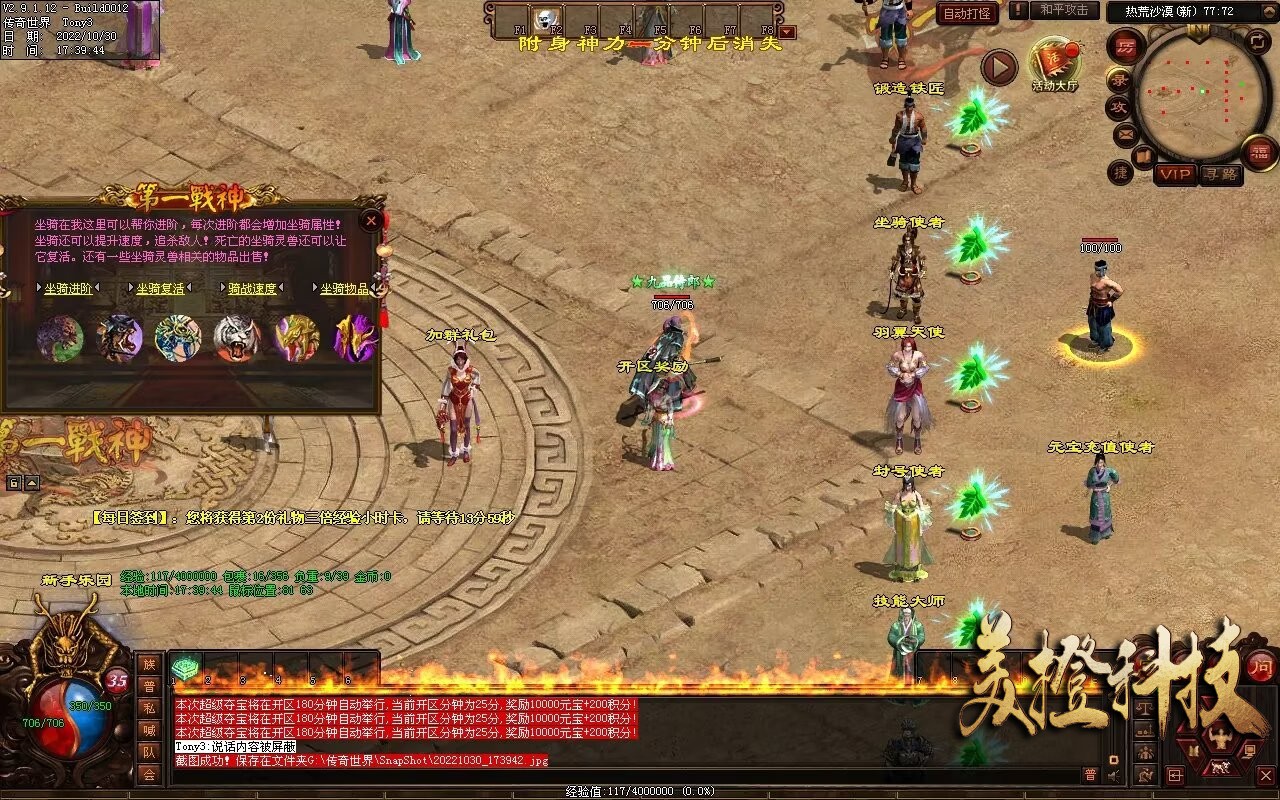Screen dimensions: 1280x800
Task: Select the white tiger mount portrait
Action: click(237, 338)
